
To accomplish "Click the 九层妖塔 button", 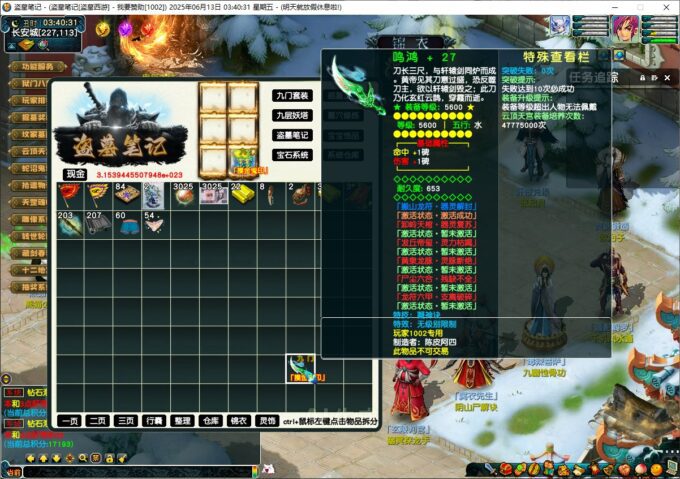I will pos(293,115).
